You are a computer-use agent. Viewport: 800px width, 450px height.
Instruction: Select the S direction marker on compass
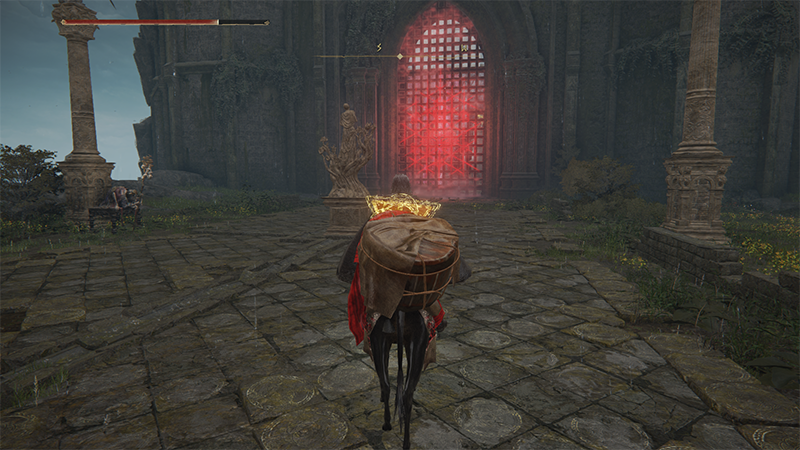click(x=379, y=46)
